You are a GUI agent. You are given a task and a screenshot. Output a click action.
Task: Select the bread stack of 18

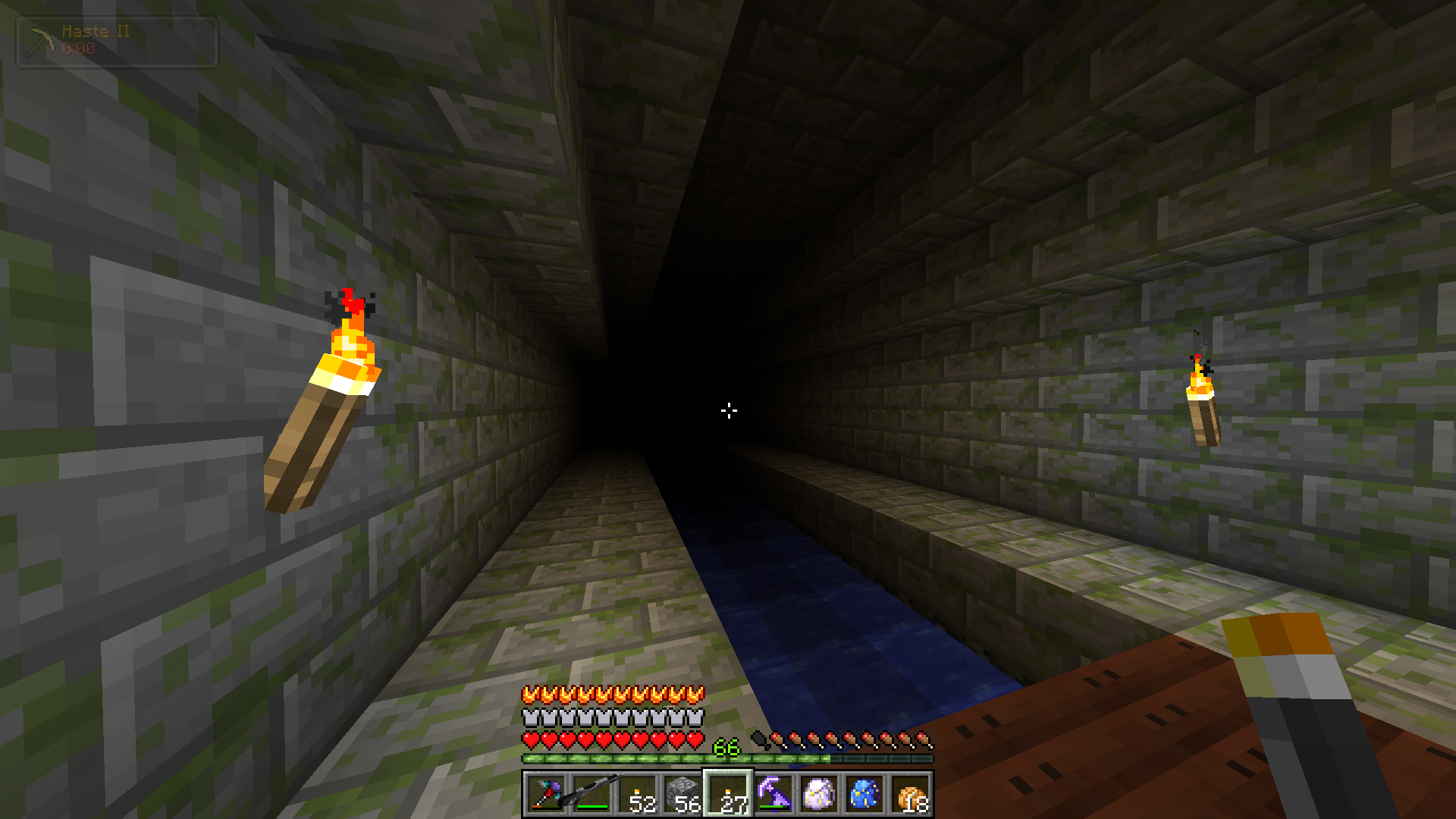pyautogui.click(x=910, y=794)
